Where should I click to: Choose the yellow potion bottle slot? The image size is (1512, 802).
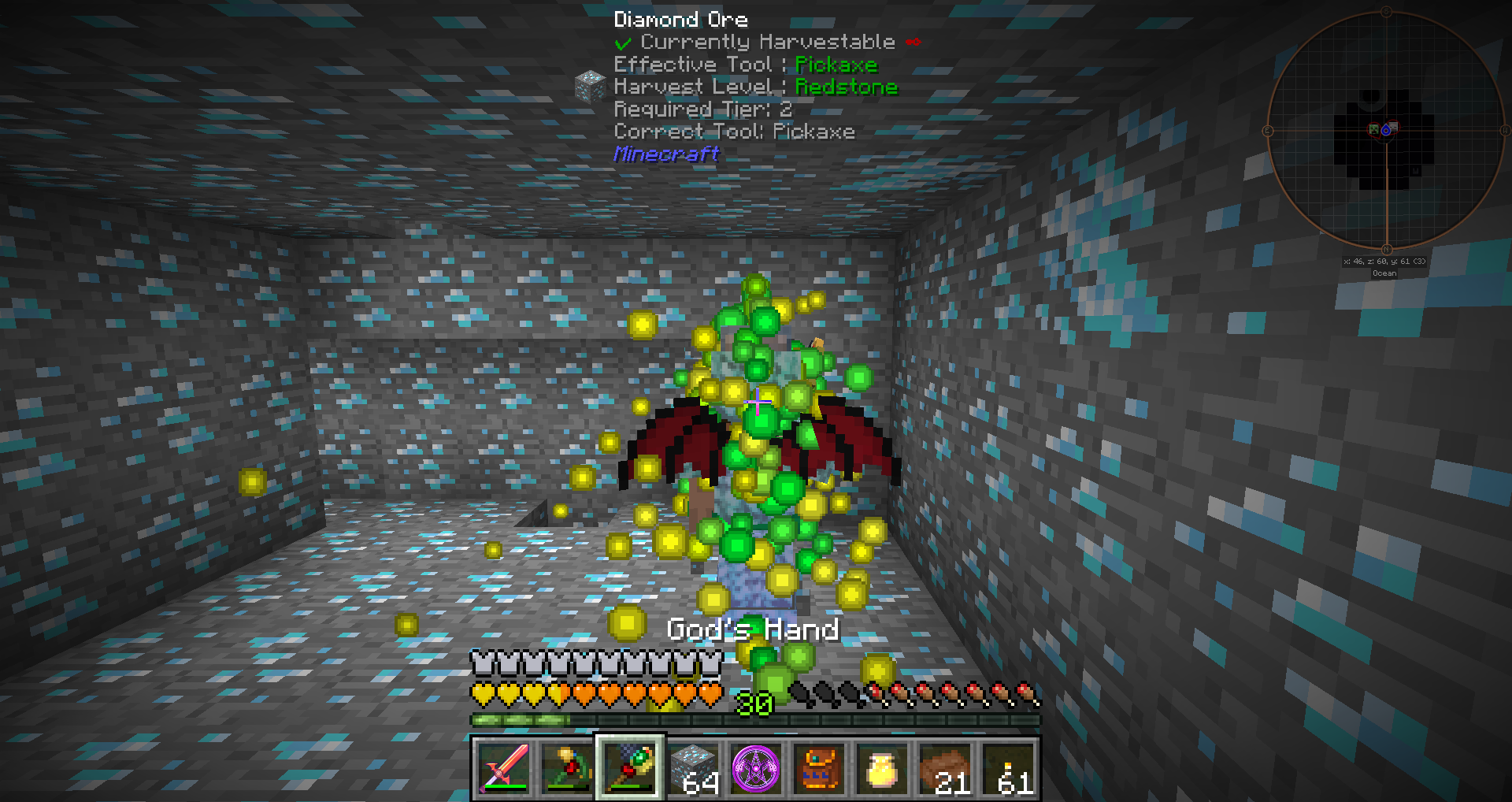click(x=882, y=768)
